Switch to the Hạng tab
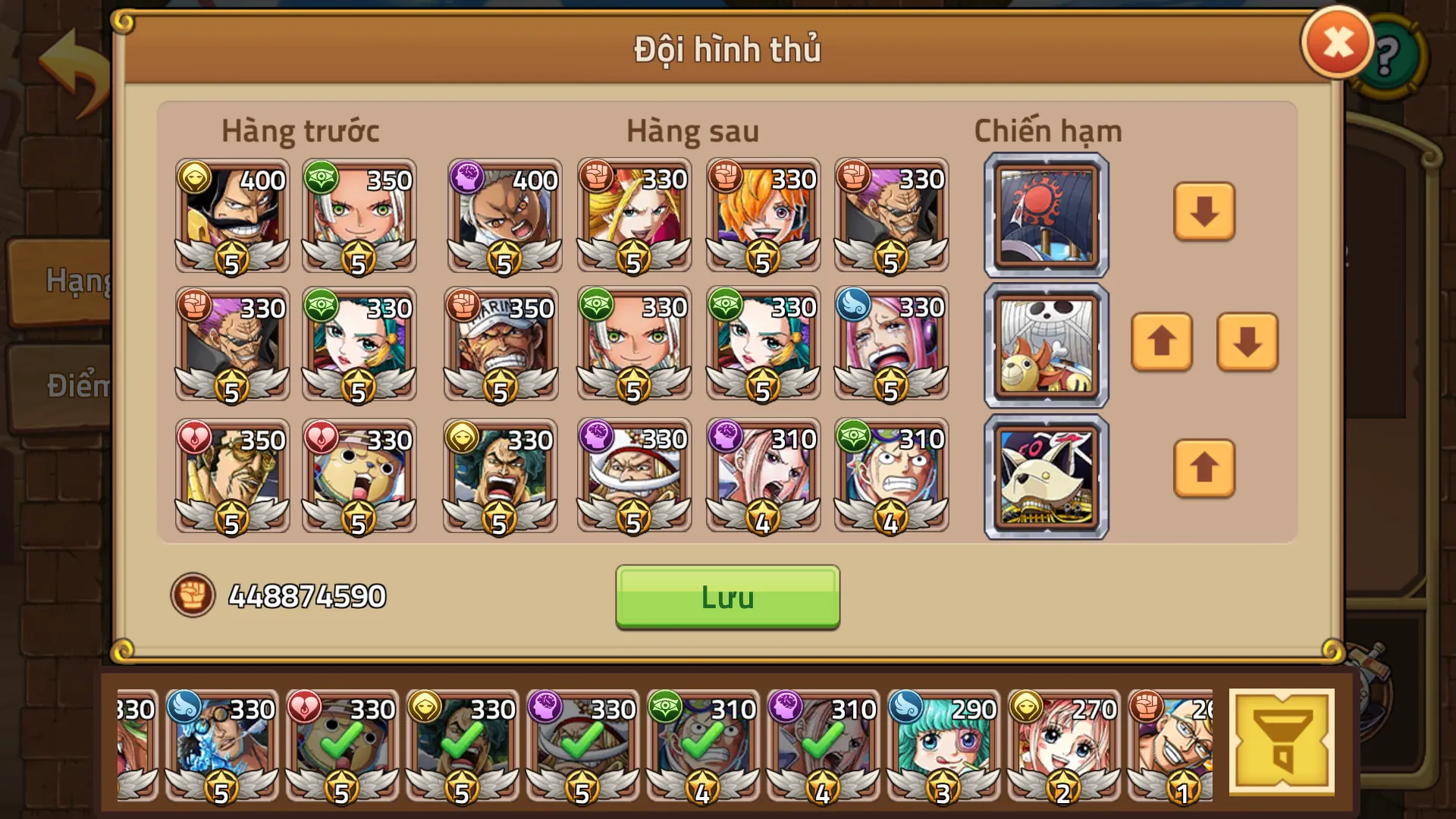The image size is (1456, 819). pyautogui.click(x=76, y=281)
